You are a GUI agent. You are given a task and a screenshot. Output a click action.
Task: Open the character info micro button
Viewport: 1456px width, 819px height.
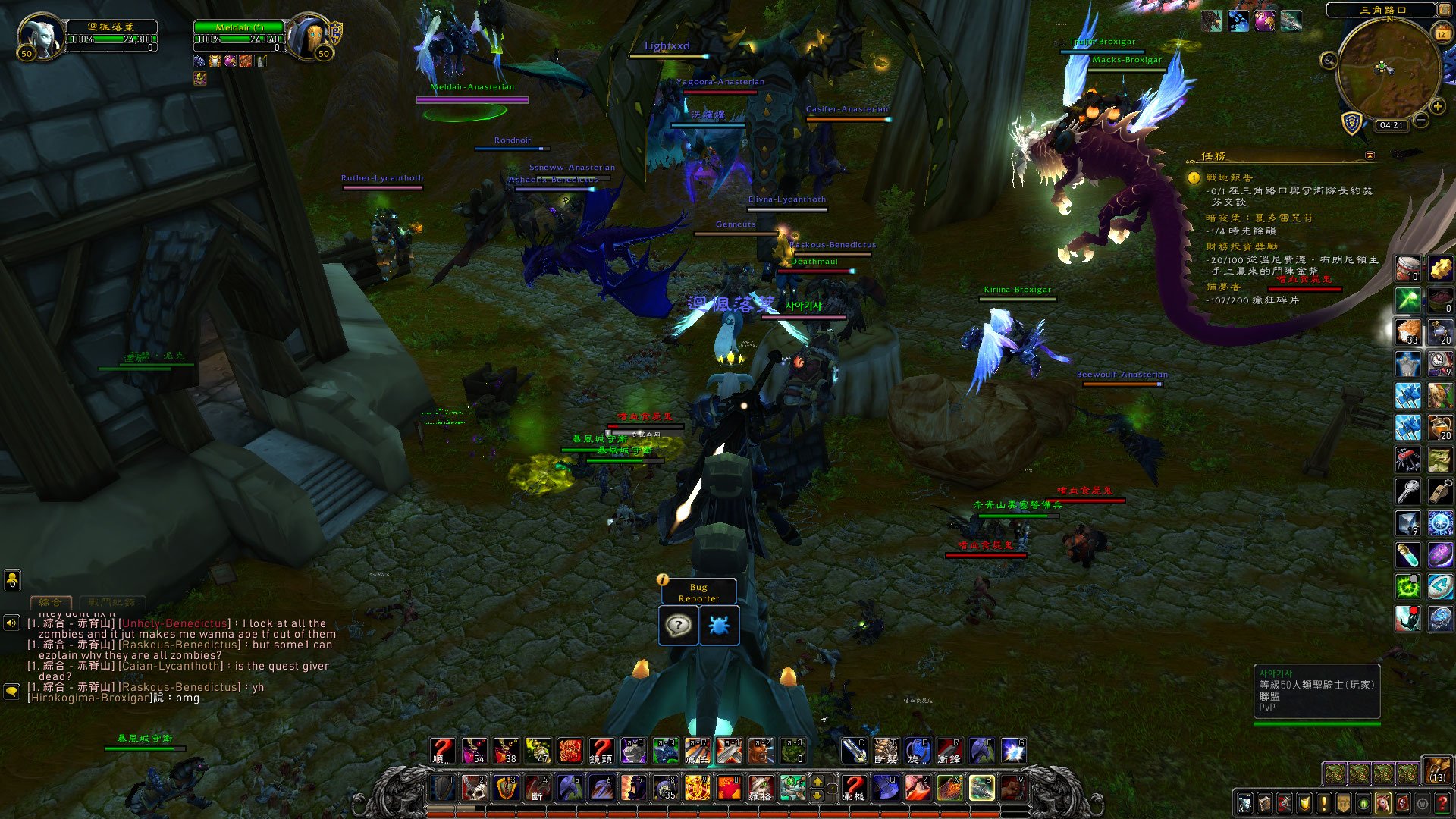pyautogui.click(x=1244, y=803)
